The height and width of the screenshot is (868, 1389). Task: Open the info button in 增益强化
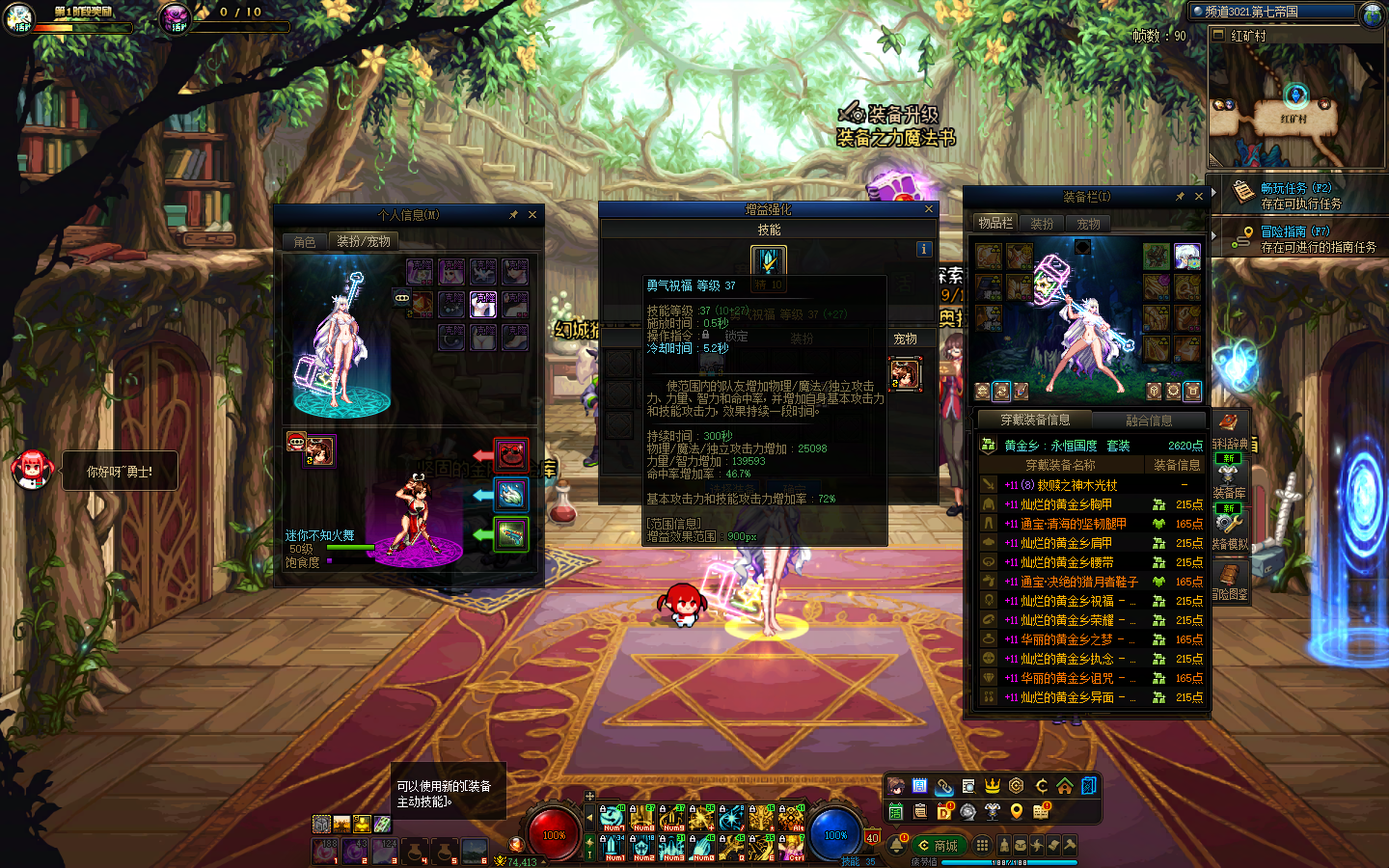pos(923,249)
